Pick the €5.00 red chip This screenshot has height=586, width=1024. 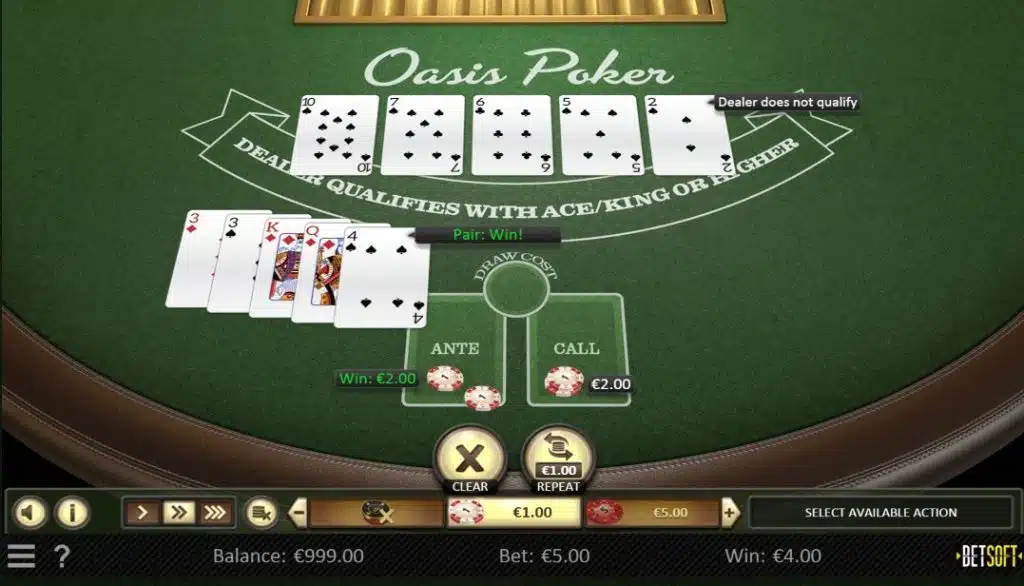[x=652, y=513]
